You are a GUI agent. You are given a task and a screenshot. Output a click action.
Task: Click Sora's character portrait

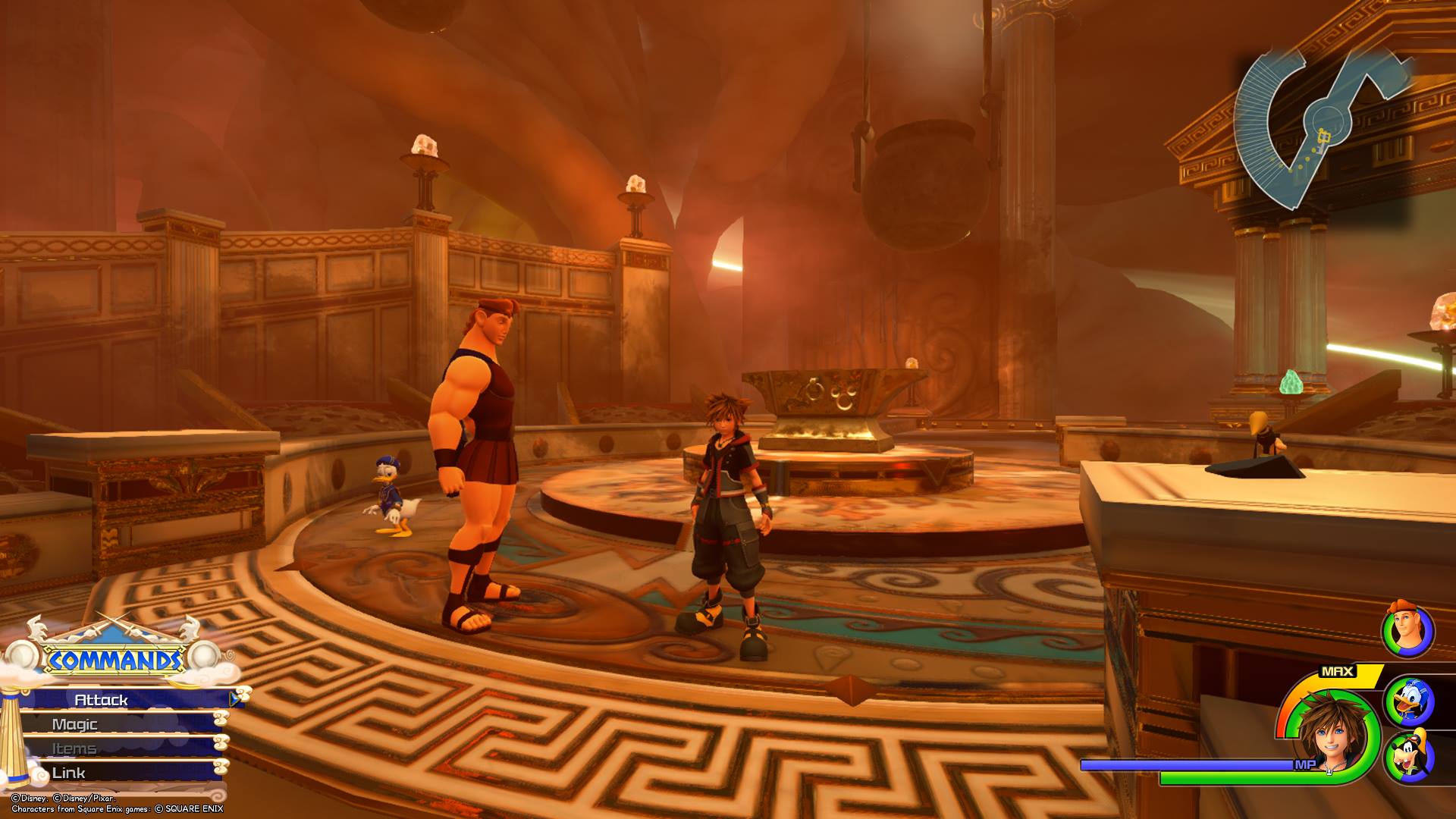coord(1333,734)
